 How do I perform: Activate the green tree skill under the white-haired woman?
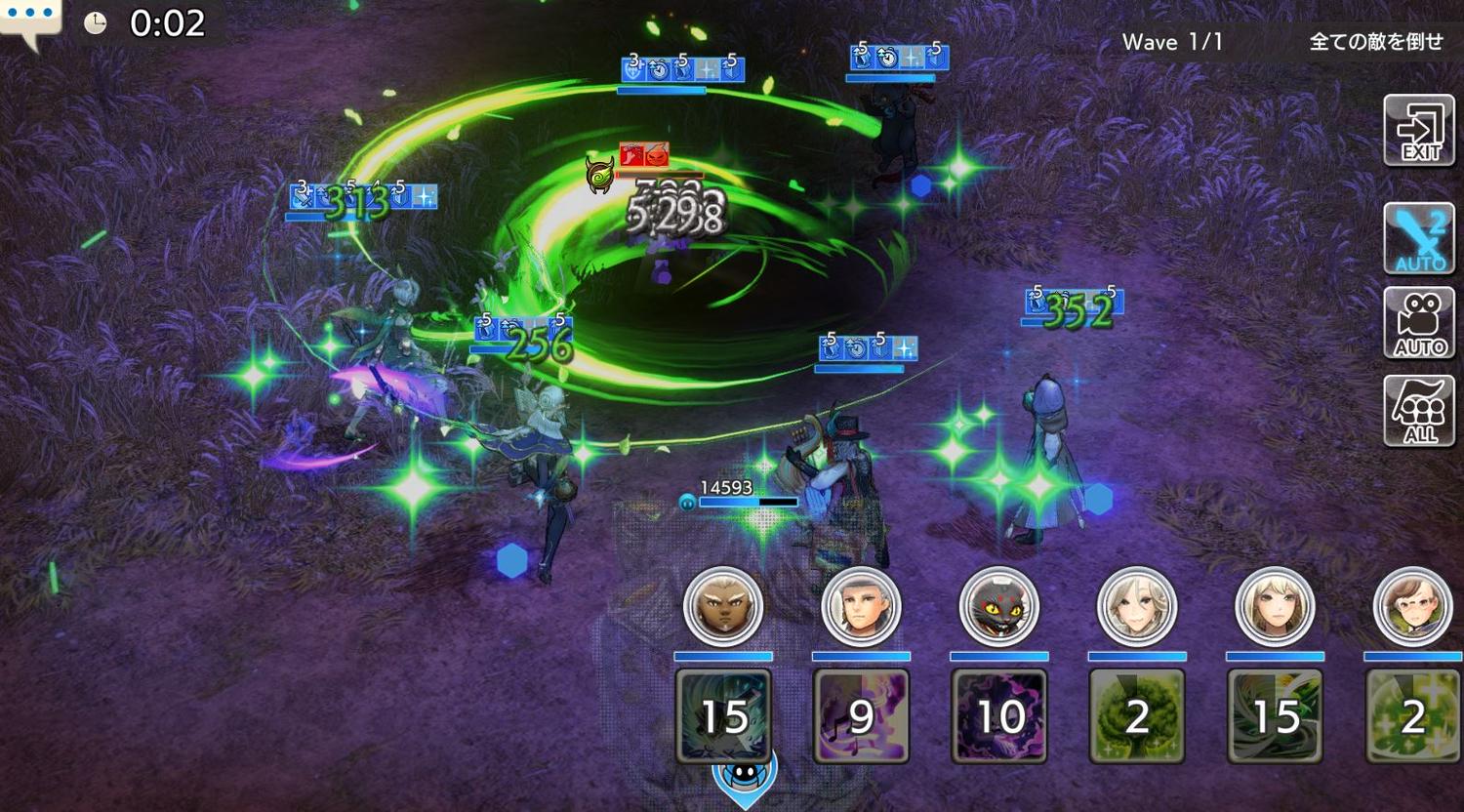point(1137,714)
